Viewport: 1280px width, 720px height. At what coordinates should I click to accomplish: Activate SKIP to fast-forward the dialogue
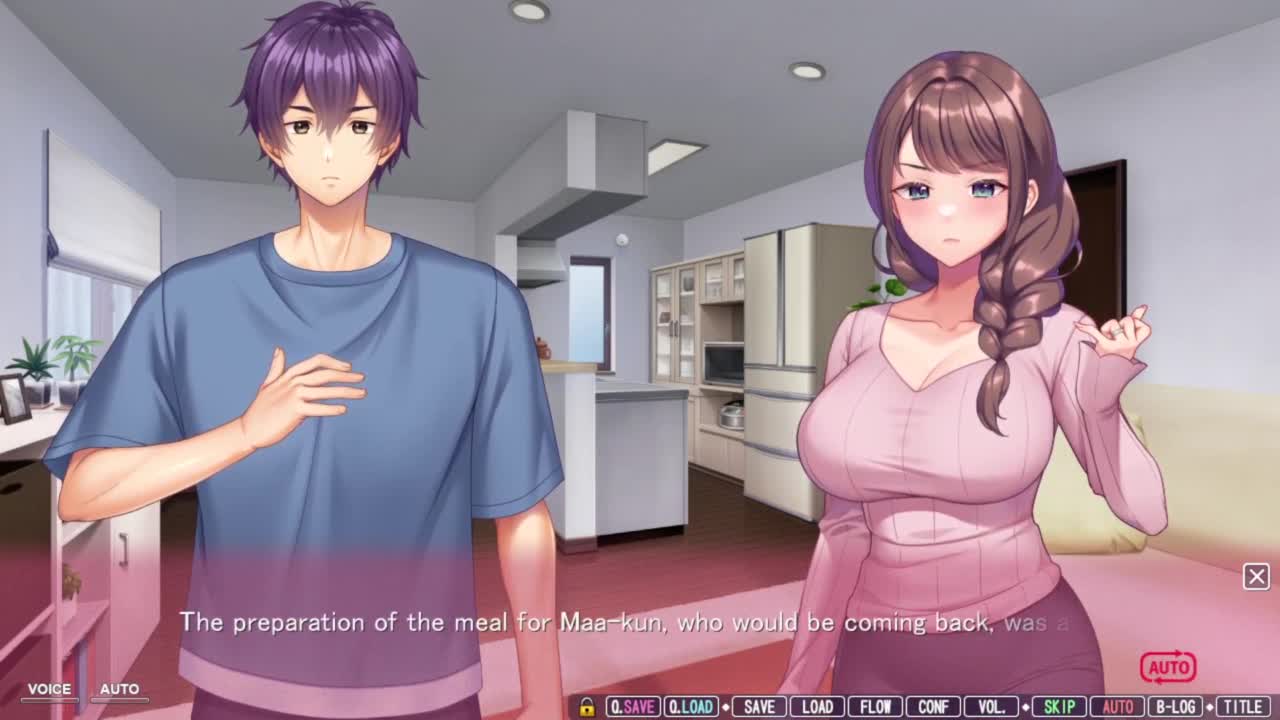(x=1059, y=707)
